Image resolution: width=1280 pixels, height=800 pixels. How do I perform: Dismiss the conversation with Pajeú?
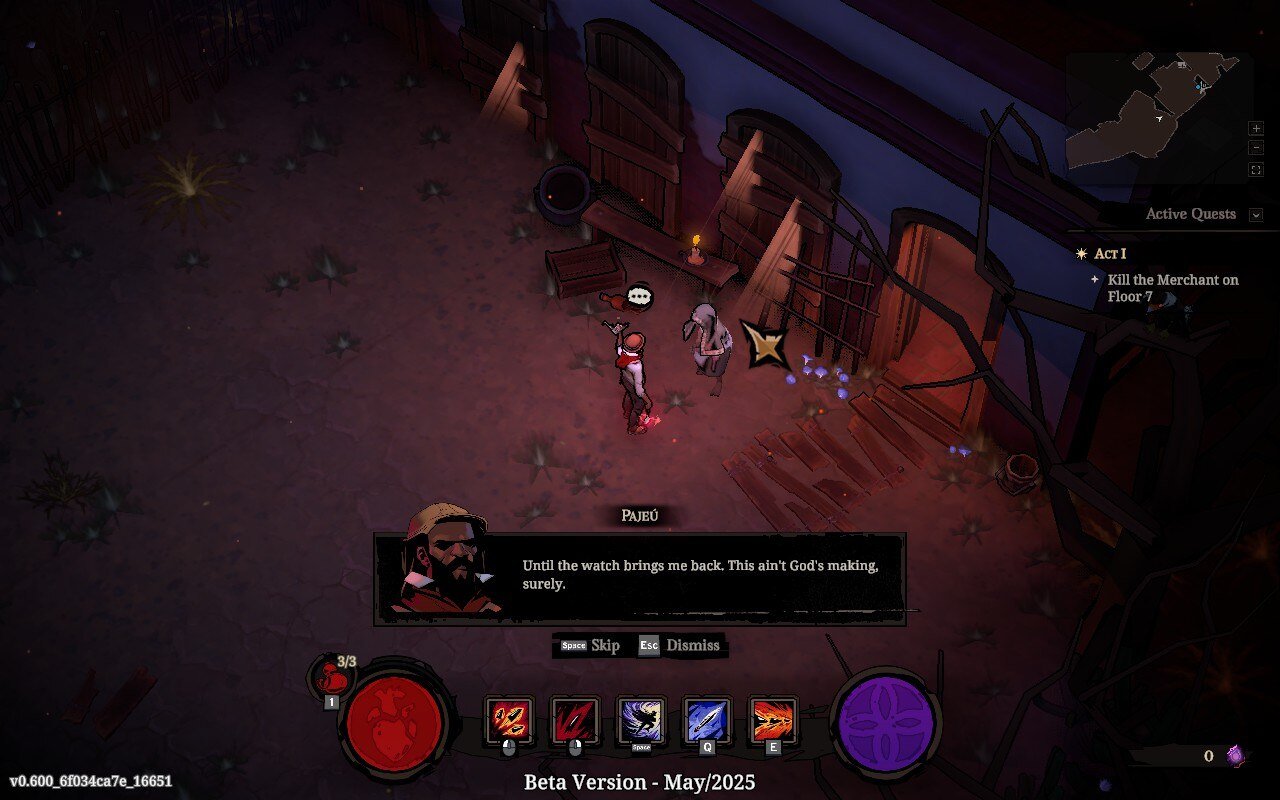(x=682, y=646)
